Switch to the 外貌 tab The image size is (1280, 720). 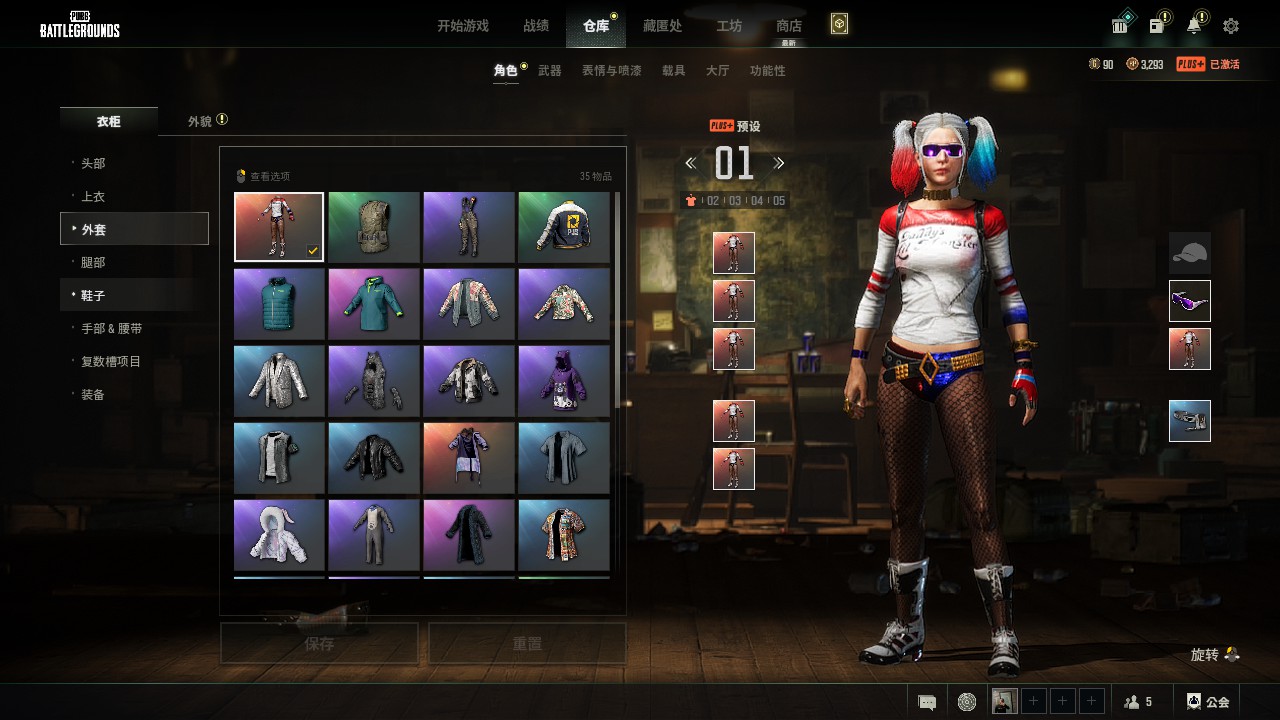pos(200,121)
